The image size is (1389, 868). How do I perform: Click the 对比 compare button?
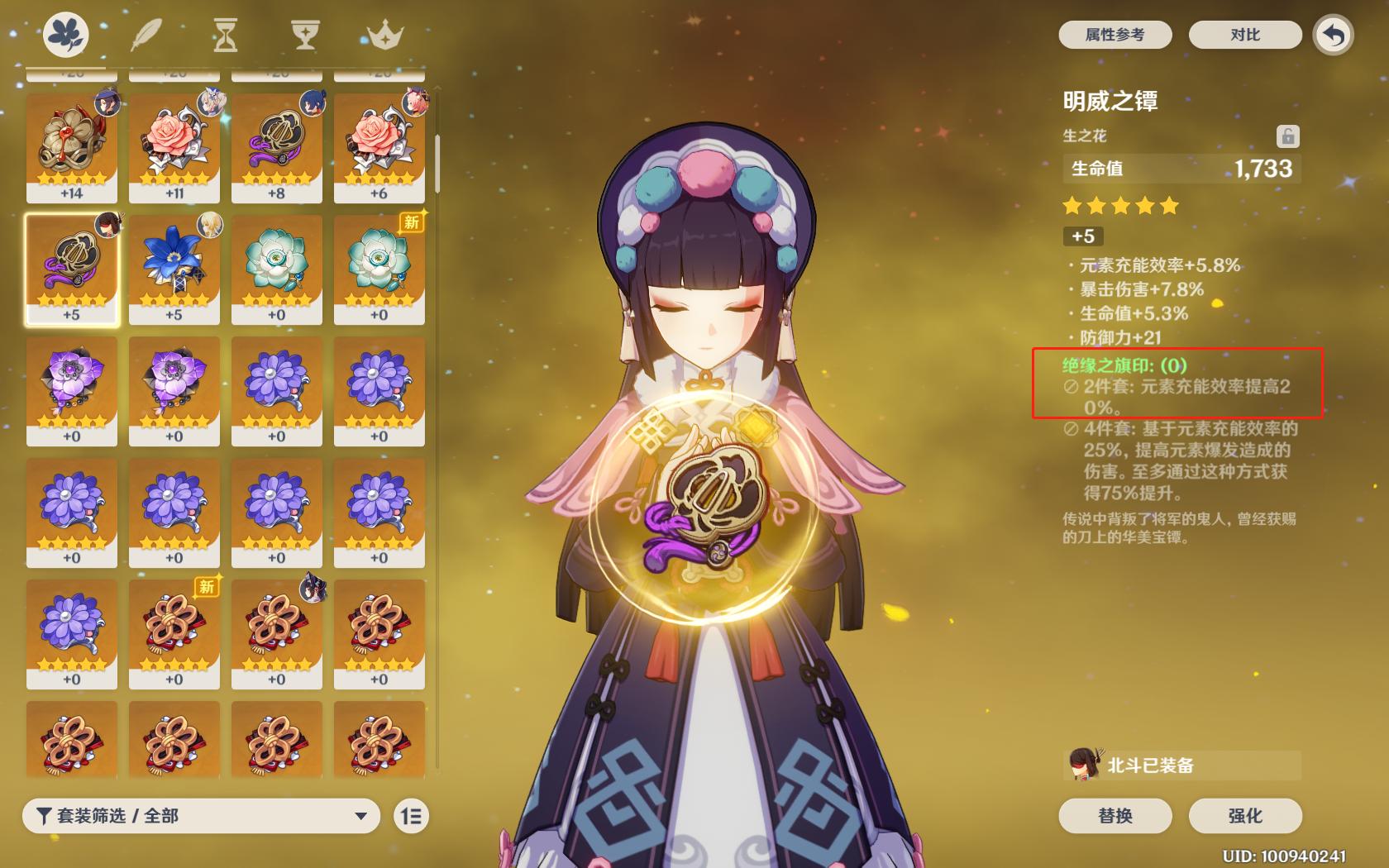coord(1244,35)
